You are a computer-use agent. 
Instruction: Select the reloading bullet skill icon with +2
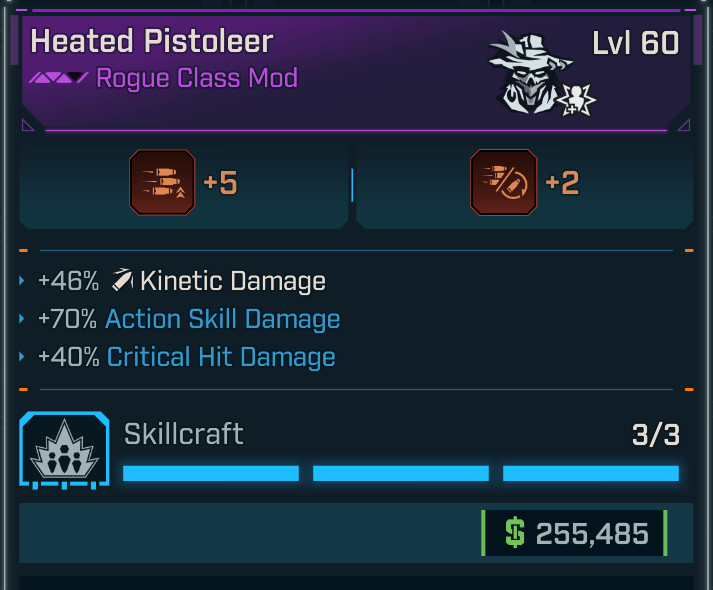pos(503,182)
